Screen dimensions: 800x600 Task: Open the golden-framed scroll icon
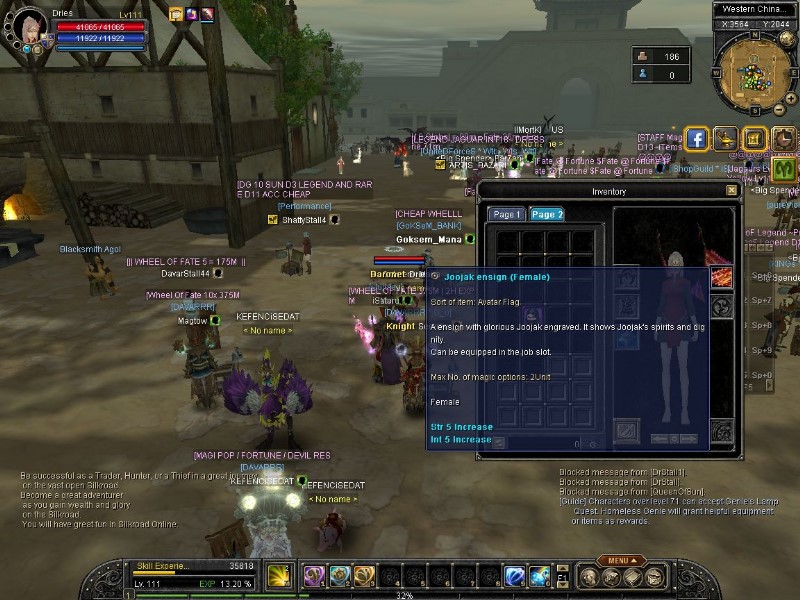(x=754, y=139)
